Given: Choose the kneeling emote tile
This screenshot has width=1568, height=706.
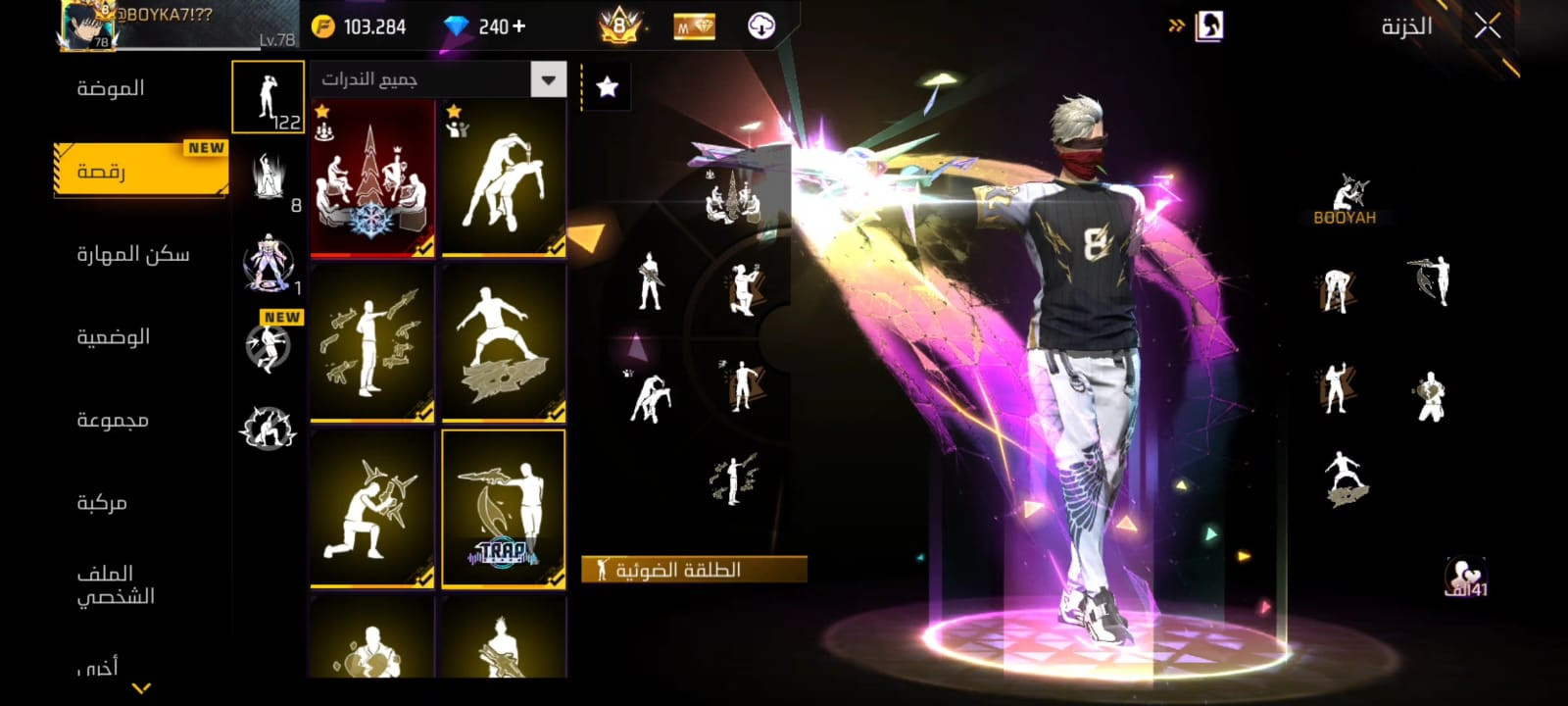Looking at the screenshot, I should tap(372, 508).
